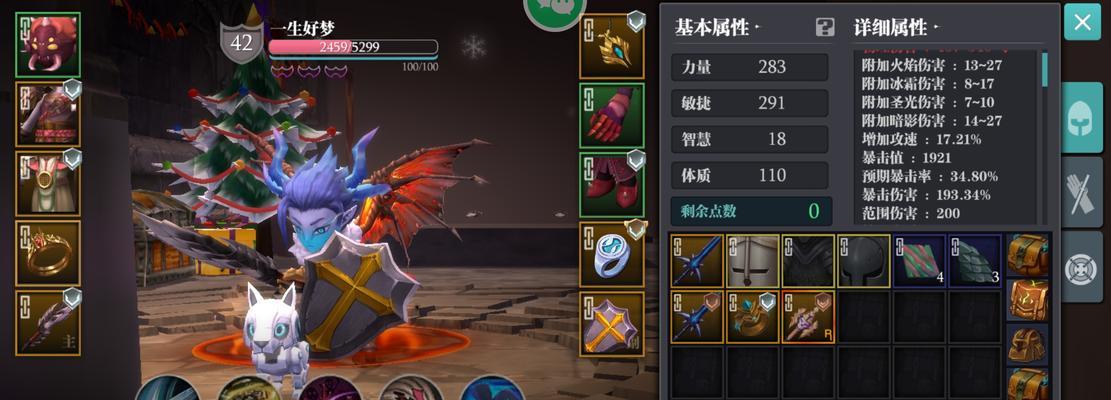Inspect the equipped red chest armor slot
The image size is (1111, 400).
click(x=48, y=116)
